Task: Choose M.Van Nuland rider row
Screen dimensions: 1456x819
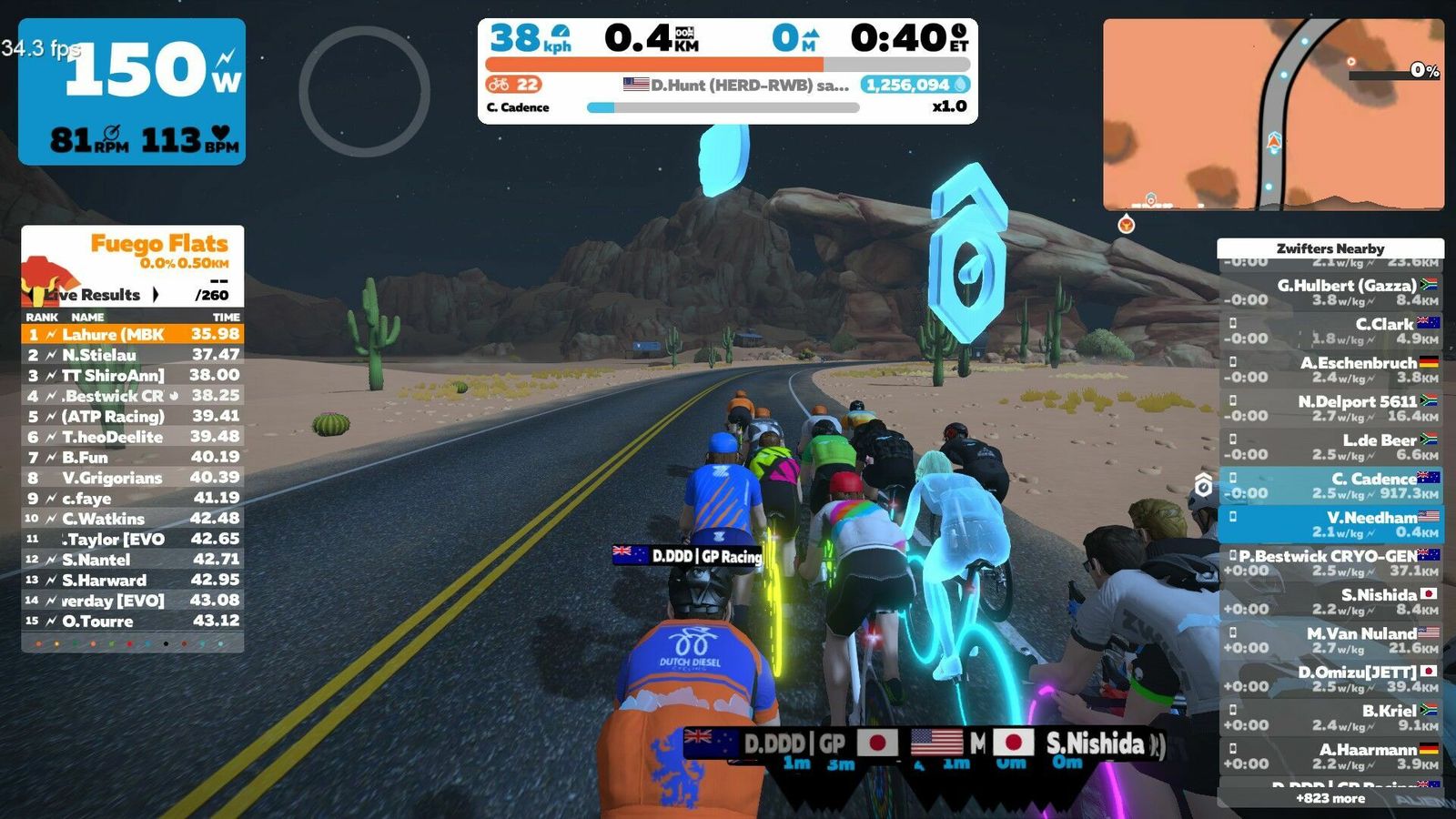Action: (1330, 641)
